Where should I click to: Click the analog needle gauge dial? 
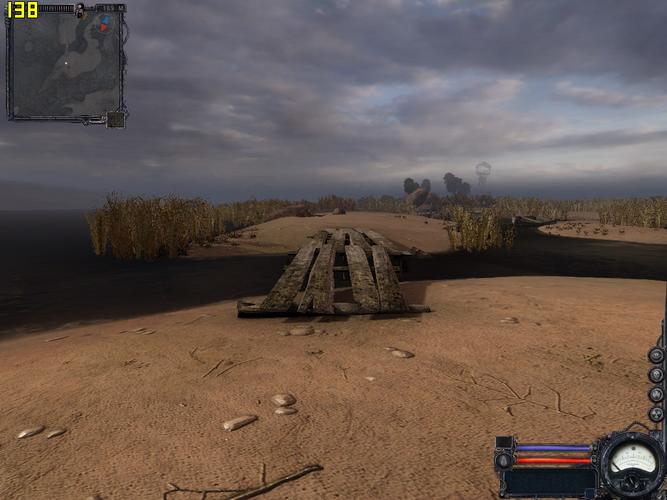point(633,462)
